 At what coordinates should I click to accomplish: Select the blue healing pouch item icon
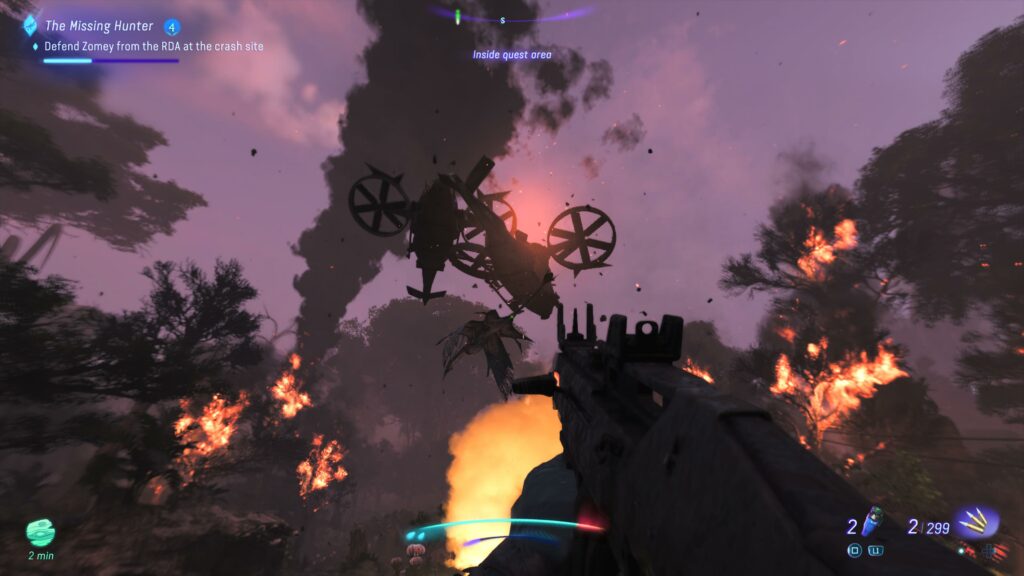[x=874, y=521]
